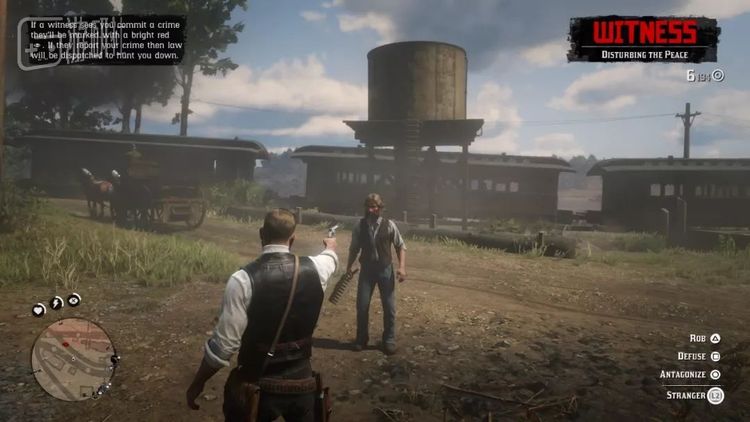Click the red marker on the minimap
Image resolution: width=750 pixels, height=422 pixels.
tap(67, 343)
